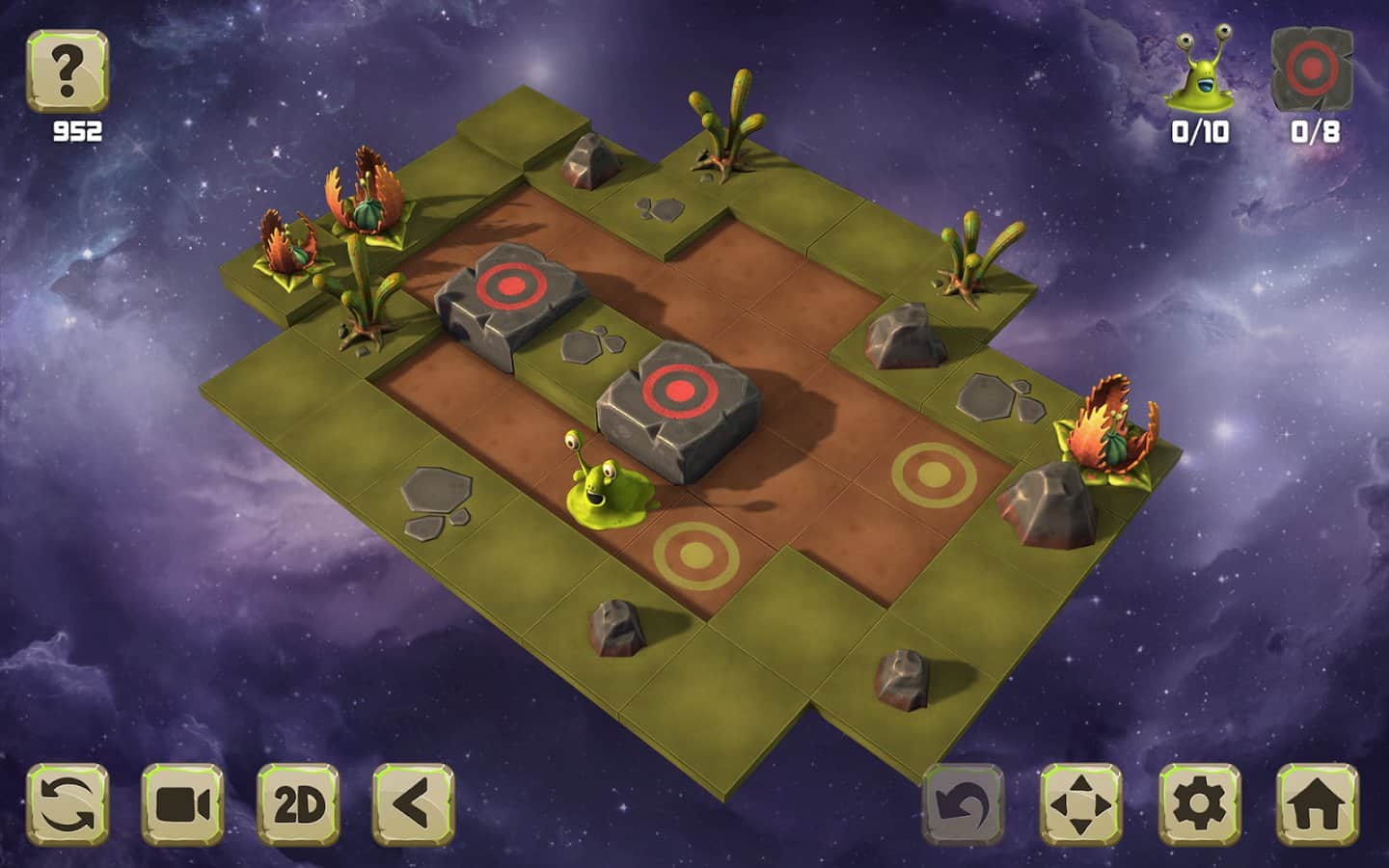Click the target block icon above the 0/8 counter

tap(1312, 68)
